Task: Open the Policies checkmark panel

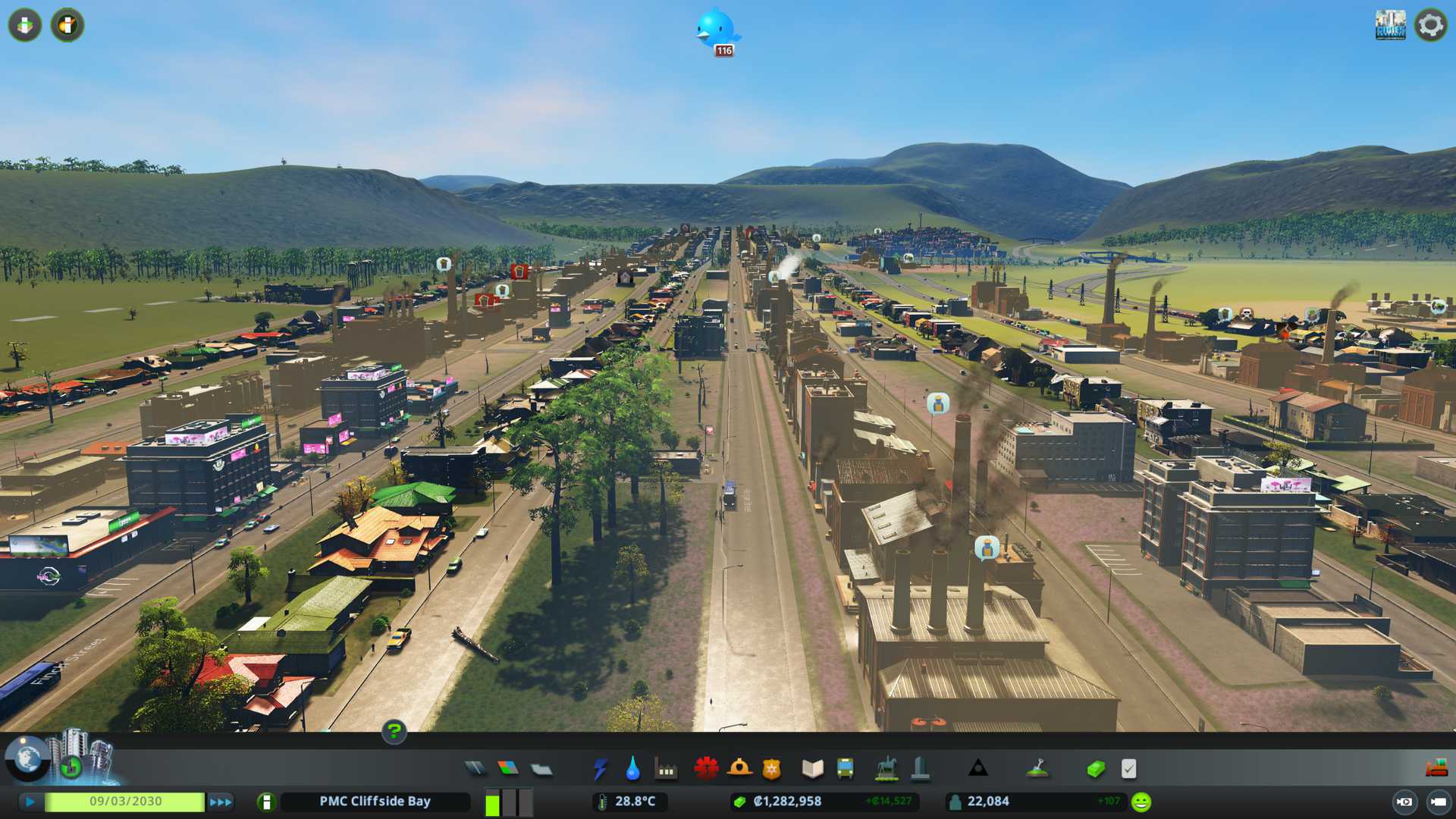Action: click(x=1128, y=769)
